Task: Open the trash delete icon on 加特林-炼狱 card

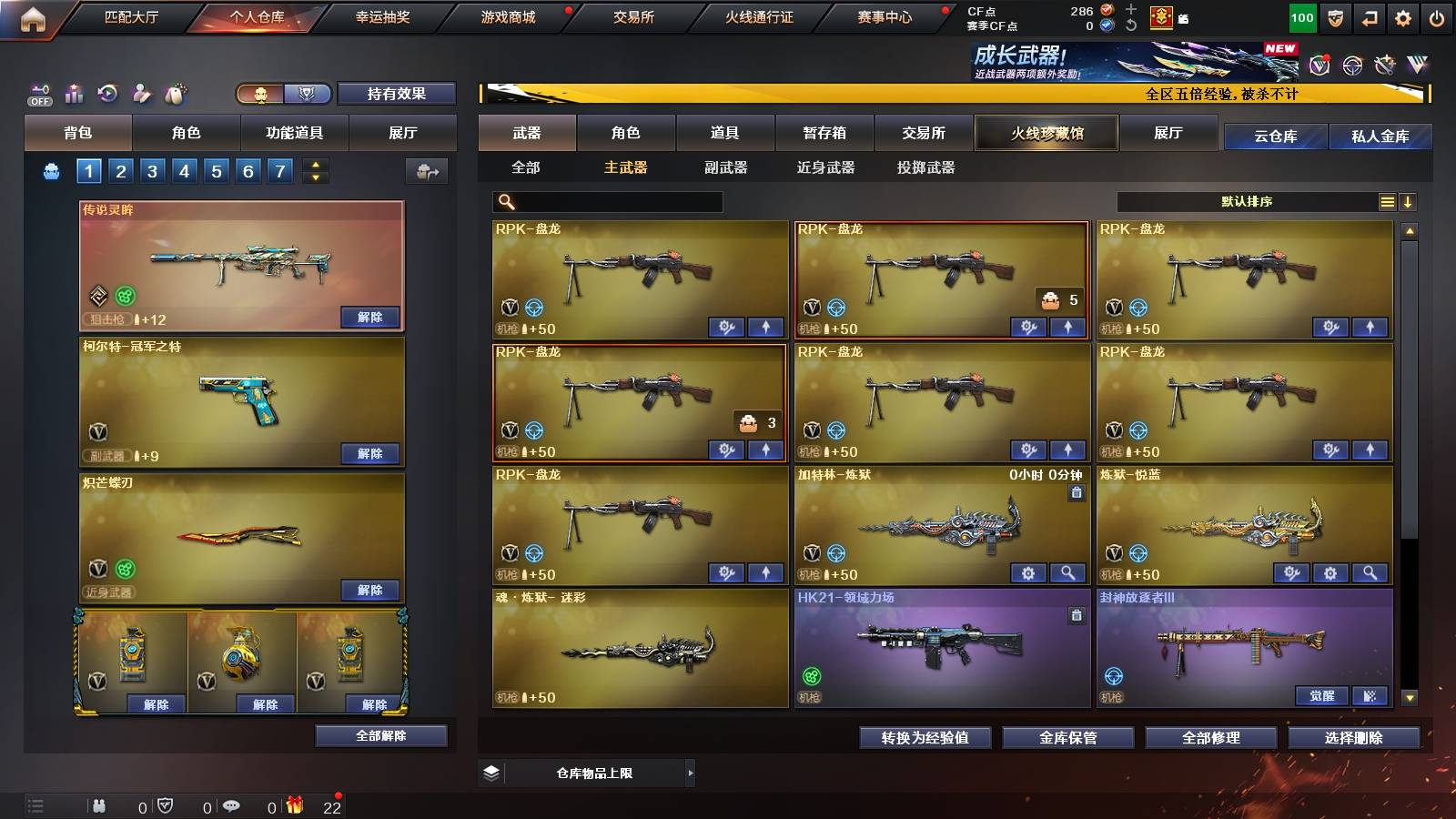Action: point(1075,491)
